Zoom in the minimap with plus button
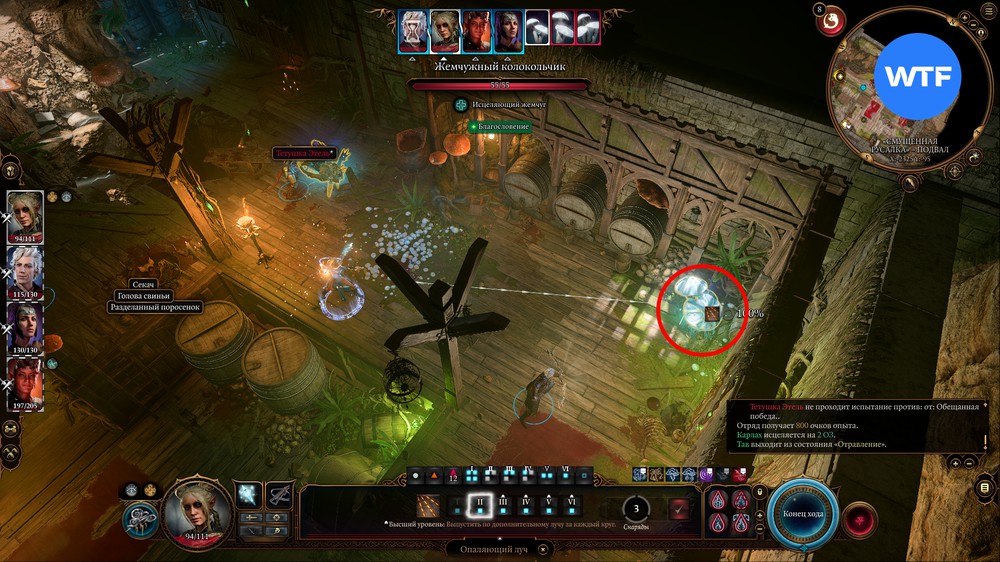This screenshot has height=562, width=1000. 962,17
